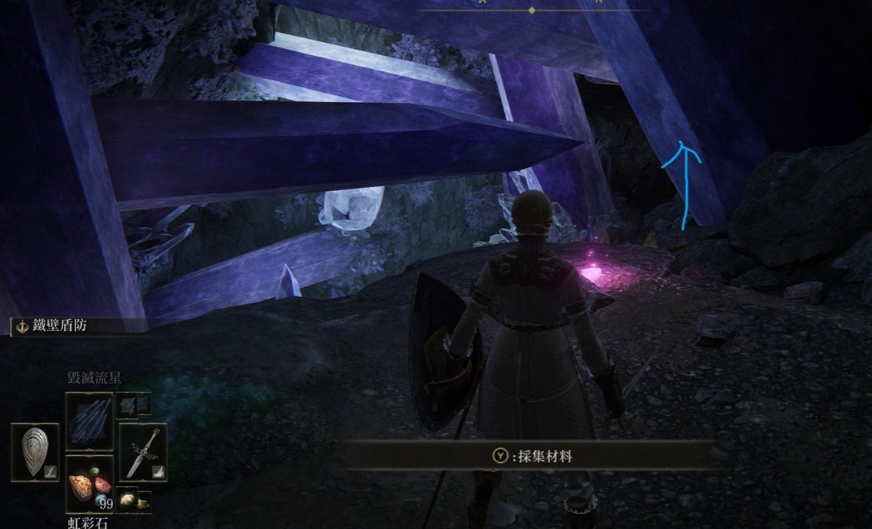Select the equipped sword slot
The image size is (872, 529).
(x=143, y=452)
